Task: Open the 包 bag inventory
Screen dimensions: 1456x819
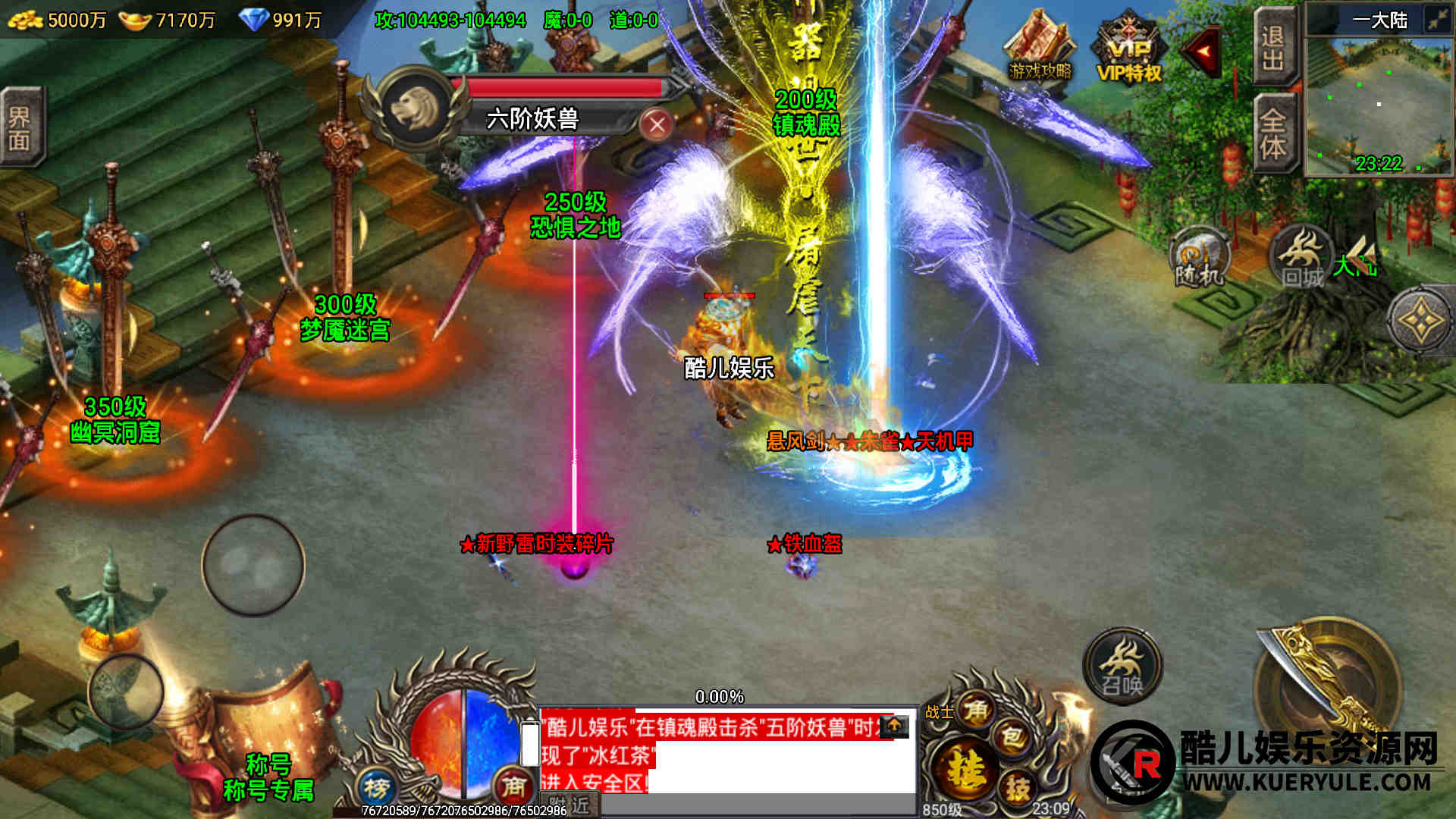Action: point(1012,737)
